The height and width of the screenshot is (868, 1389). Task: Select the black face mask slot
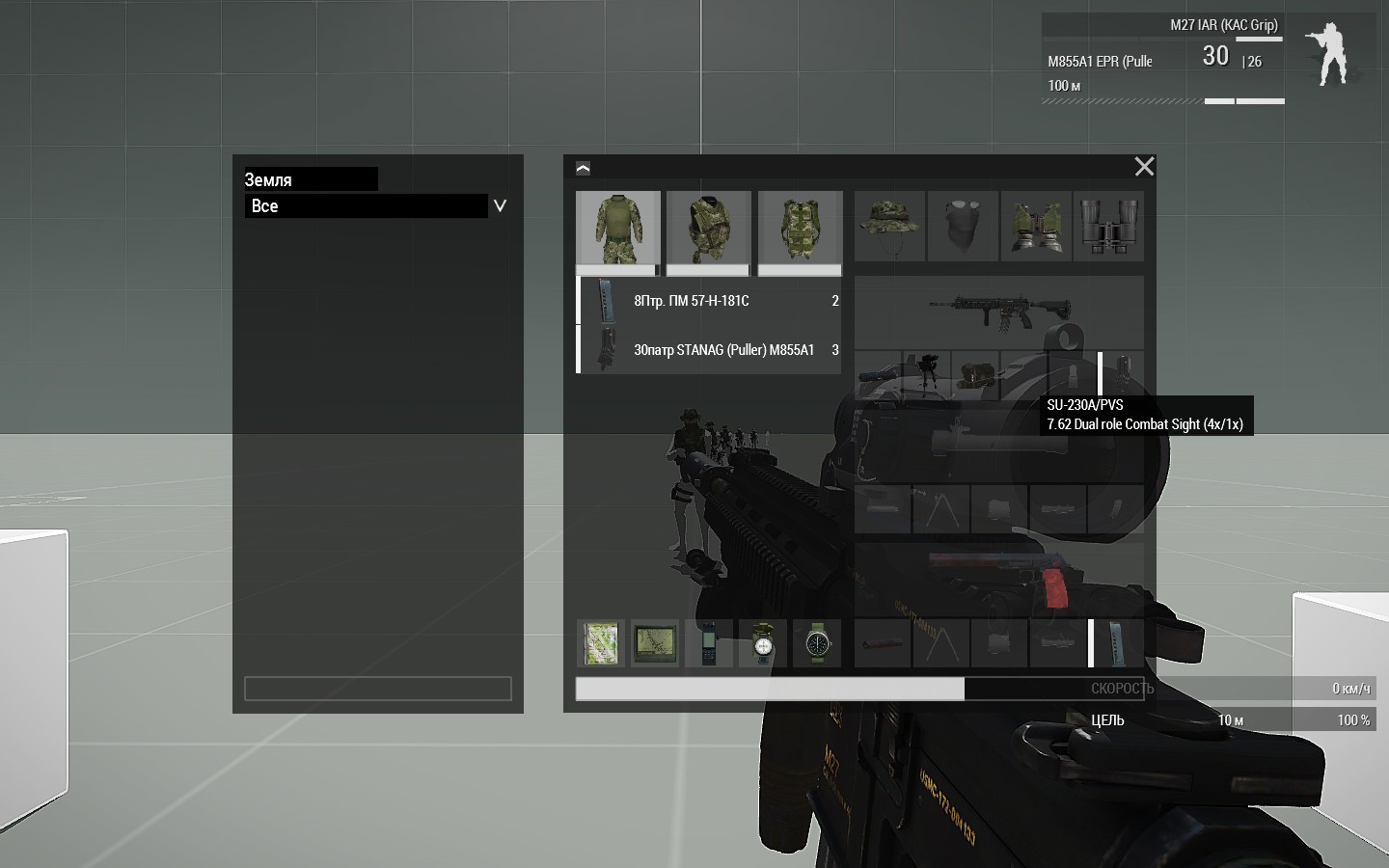tap(963, 227)
